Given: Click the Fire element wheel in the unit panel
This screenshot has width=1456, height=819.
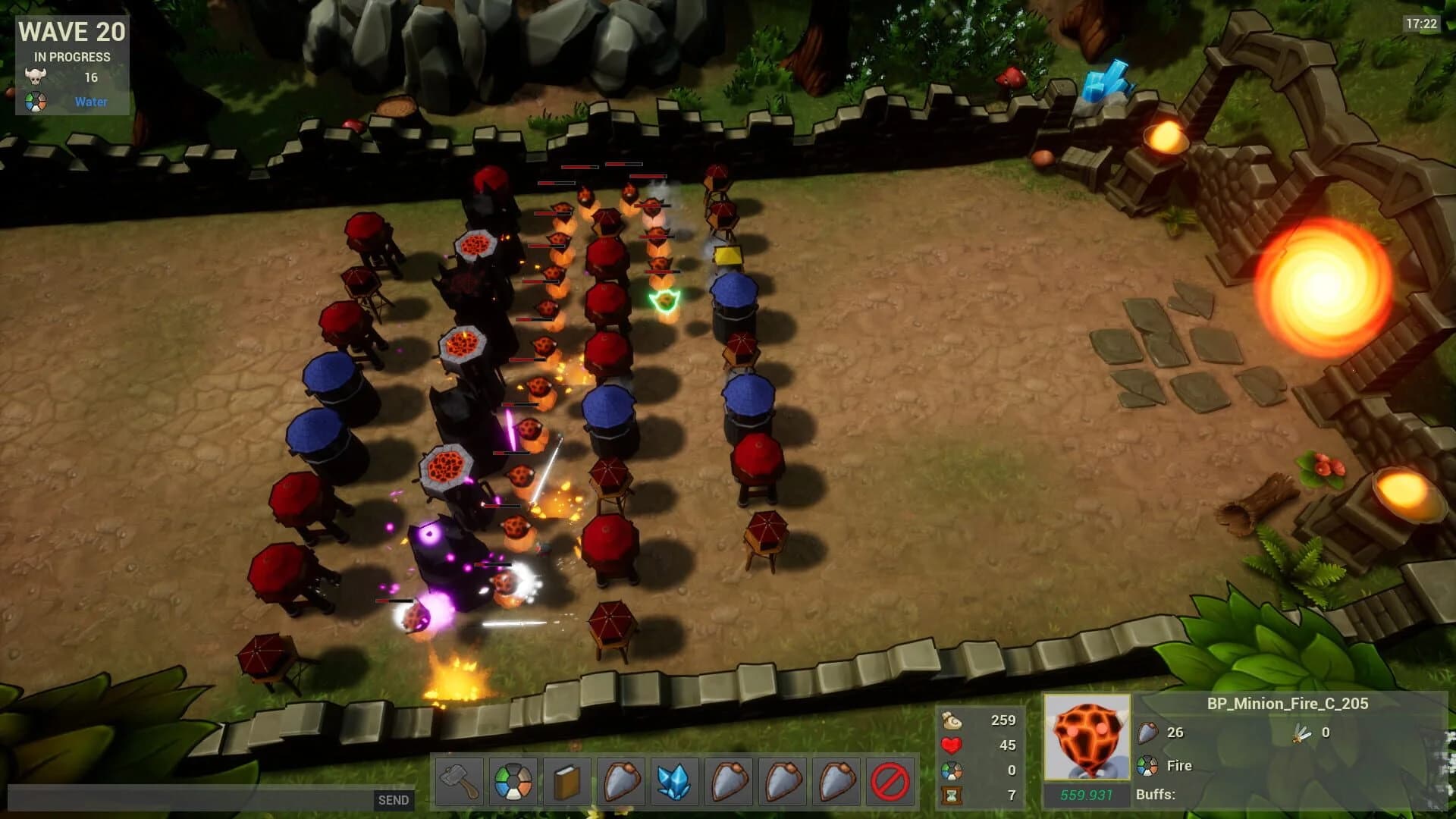Looking at the screenshot, I should point(1147,765).
